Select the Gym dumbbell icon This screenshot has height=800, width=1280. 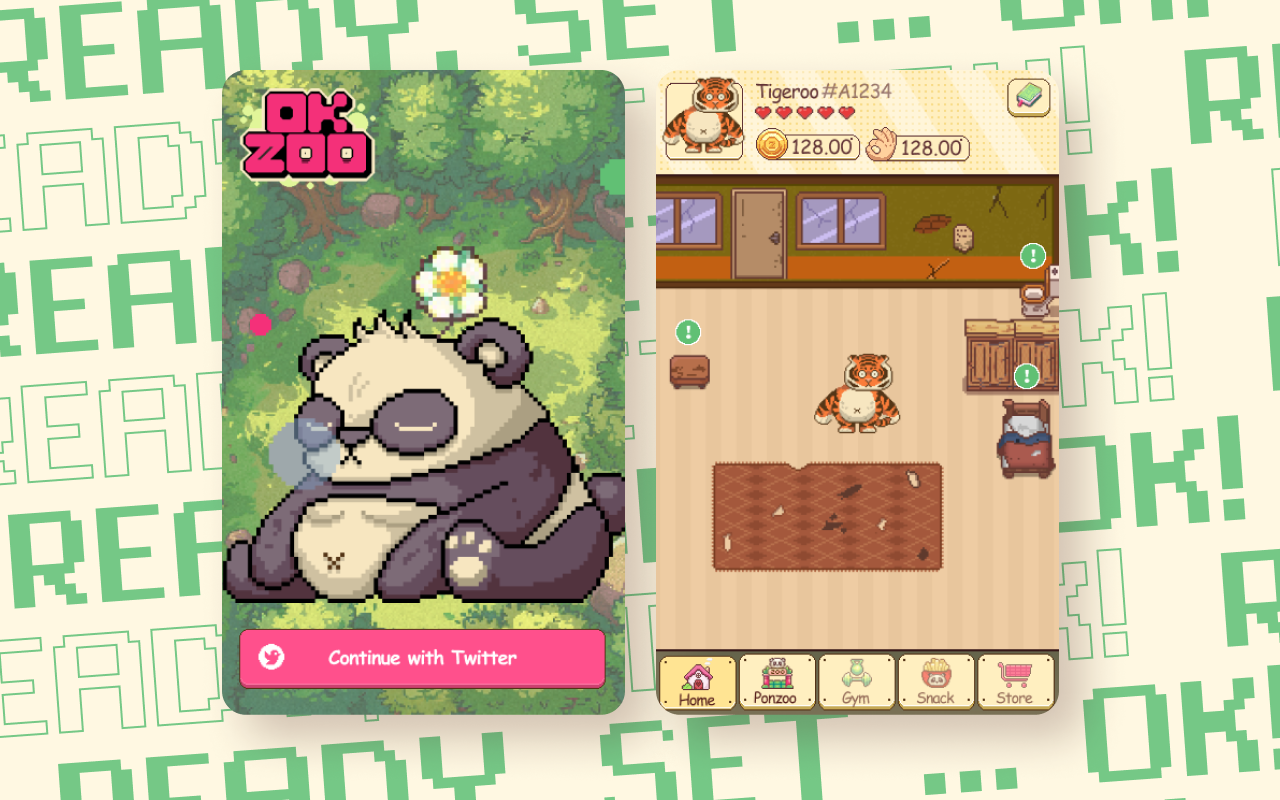click(x=856, y=680)
